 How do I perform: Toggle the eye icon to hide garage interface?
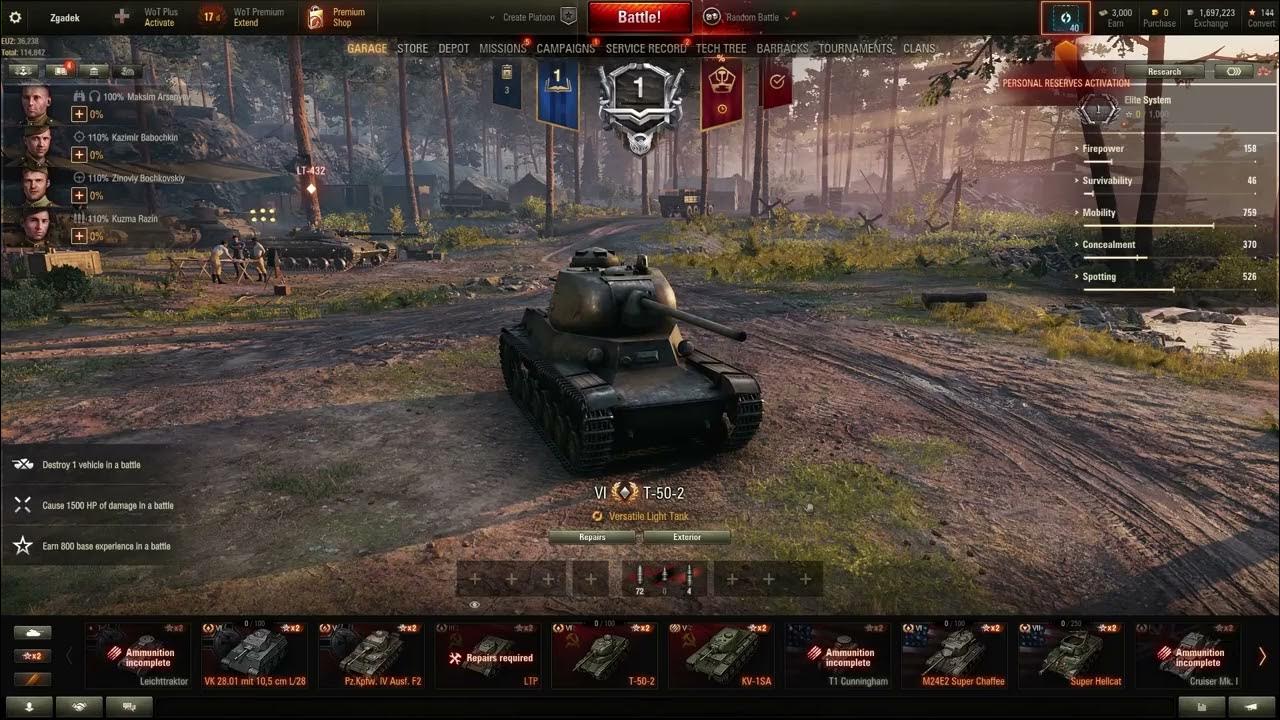474,604
